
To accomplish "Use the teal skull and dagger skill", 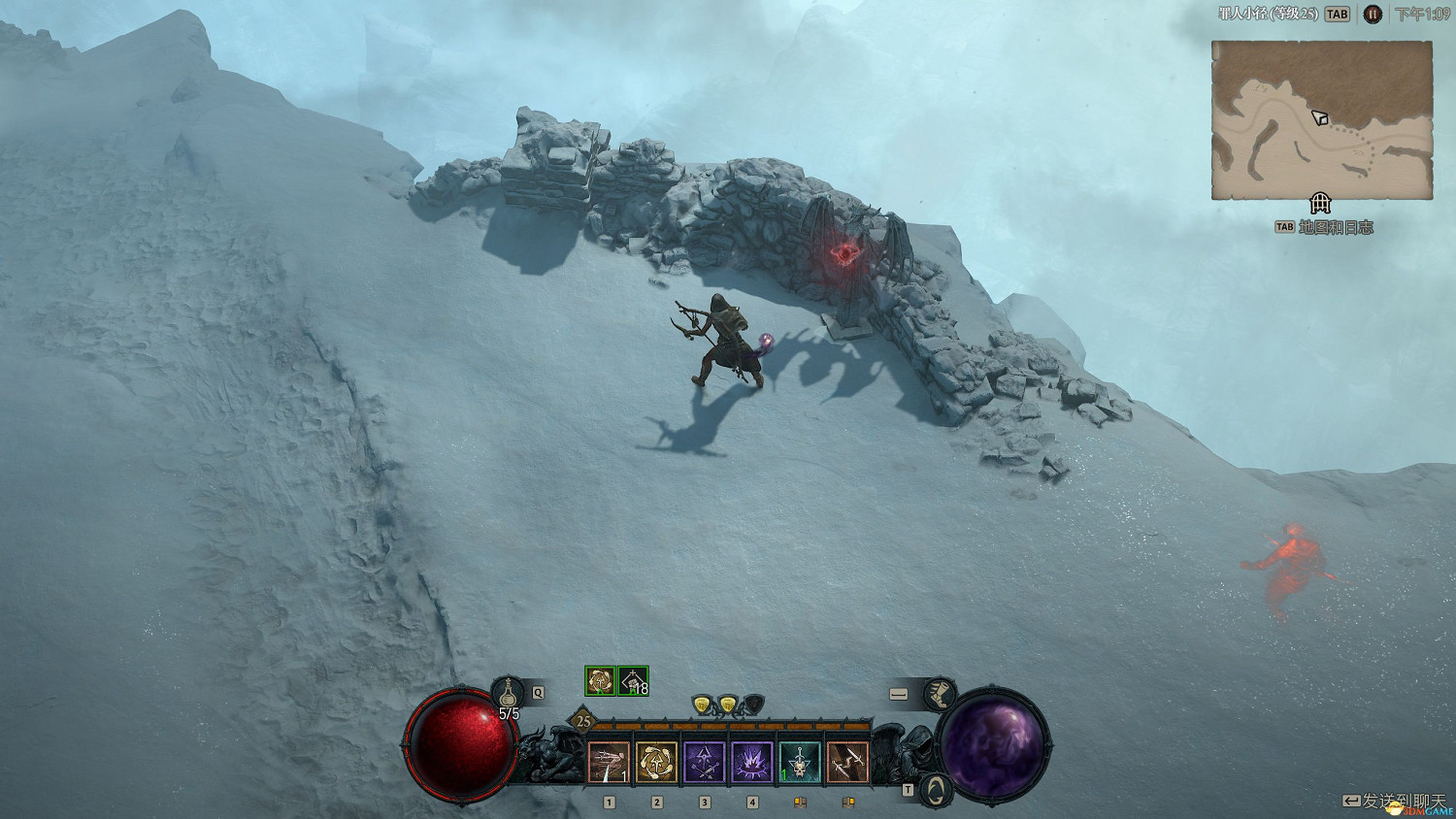I will tap(799, 763).
